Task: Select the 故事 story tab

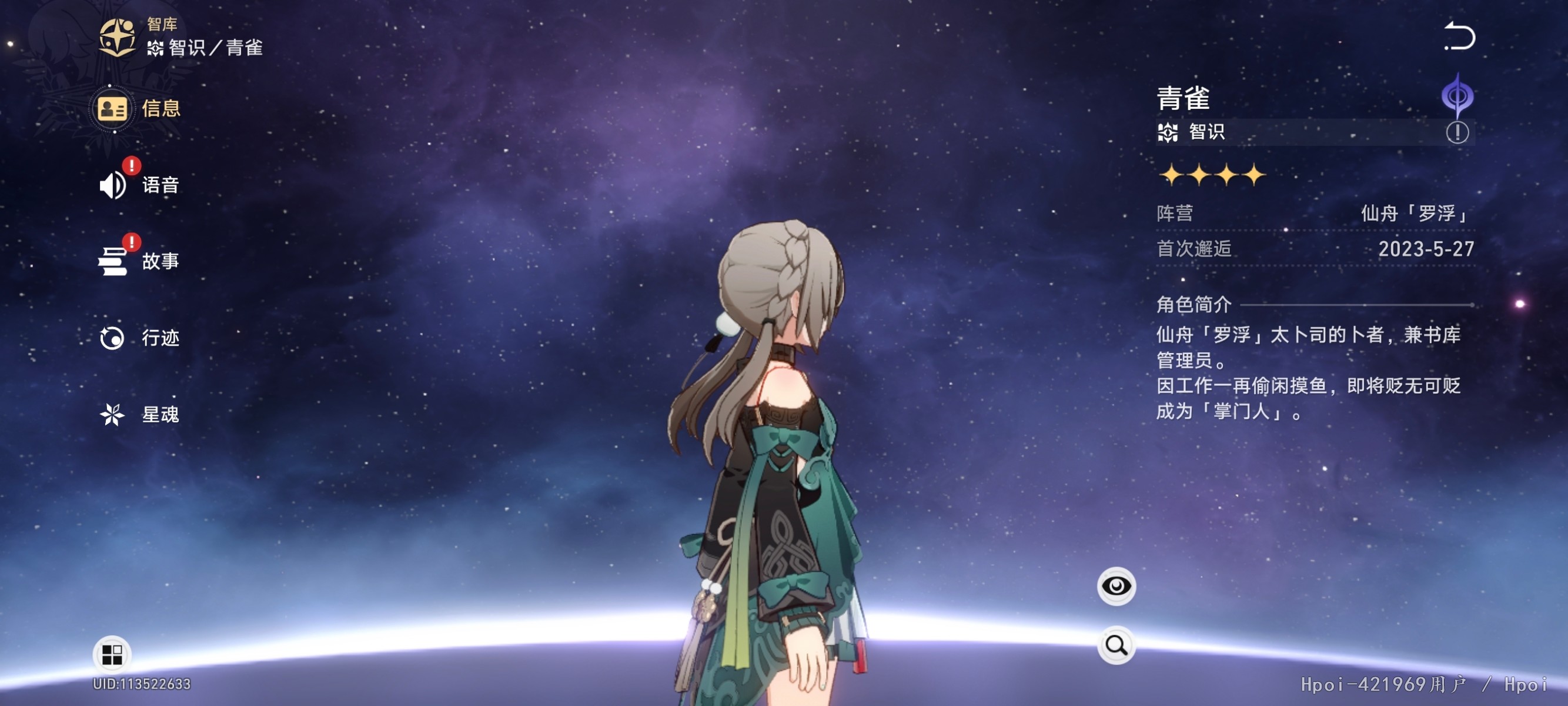Action: 139,261
